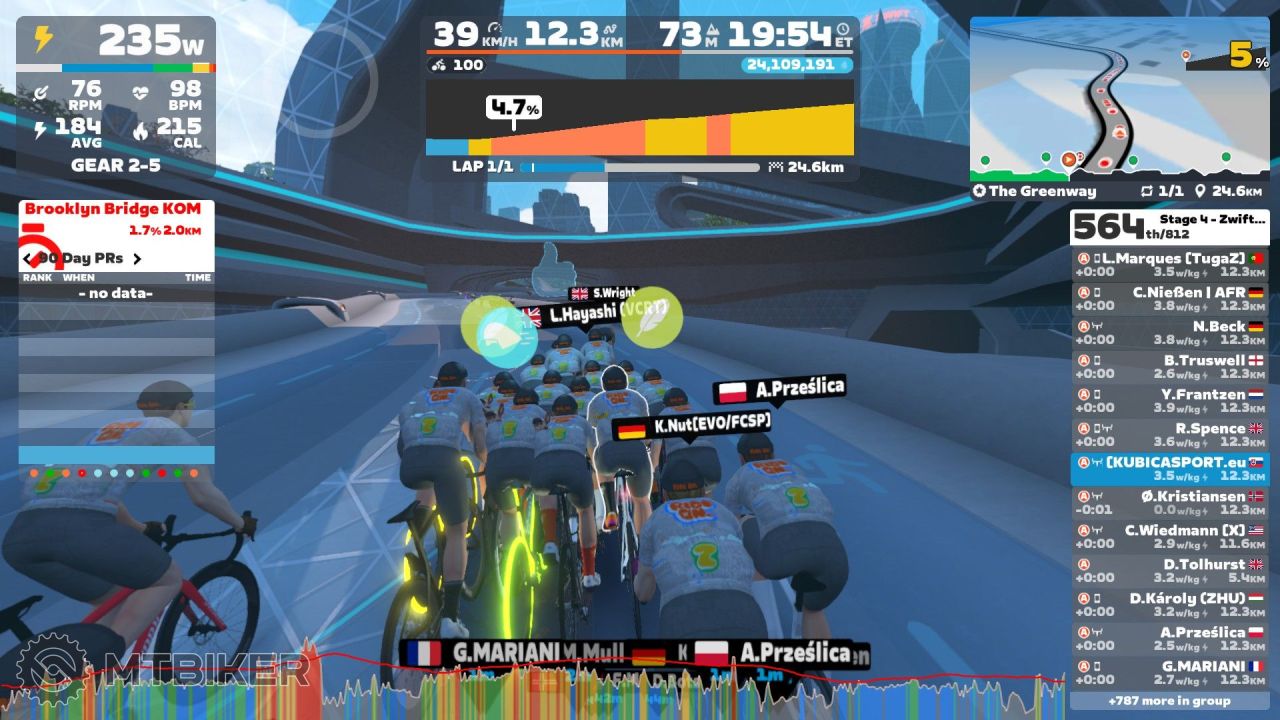Select B.Truswell in the rider list
Viewport: 1280px width, 720px height.
pyautogui.click(x=1169, y=367)
